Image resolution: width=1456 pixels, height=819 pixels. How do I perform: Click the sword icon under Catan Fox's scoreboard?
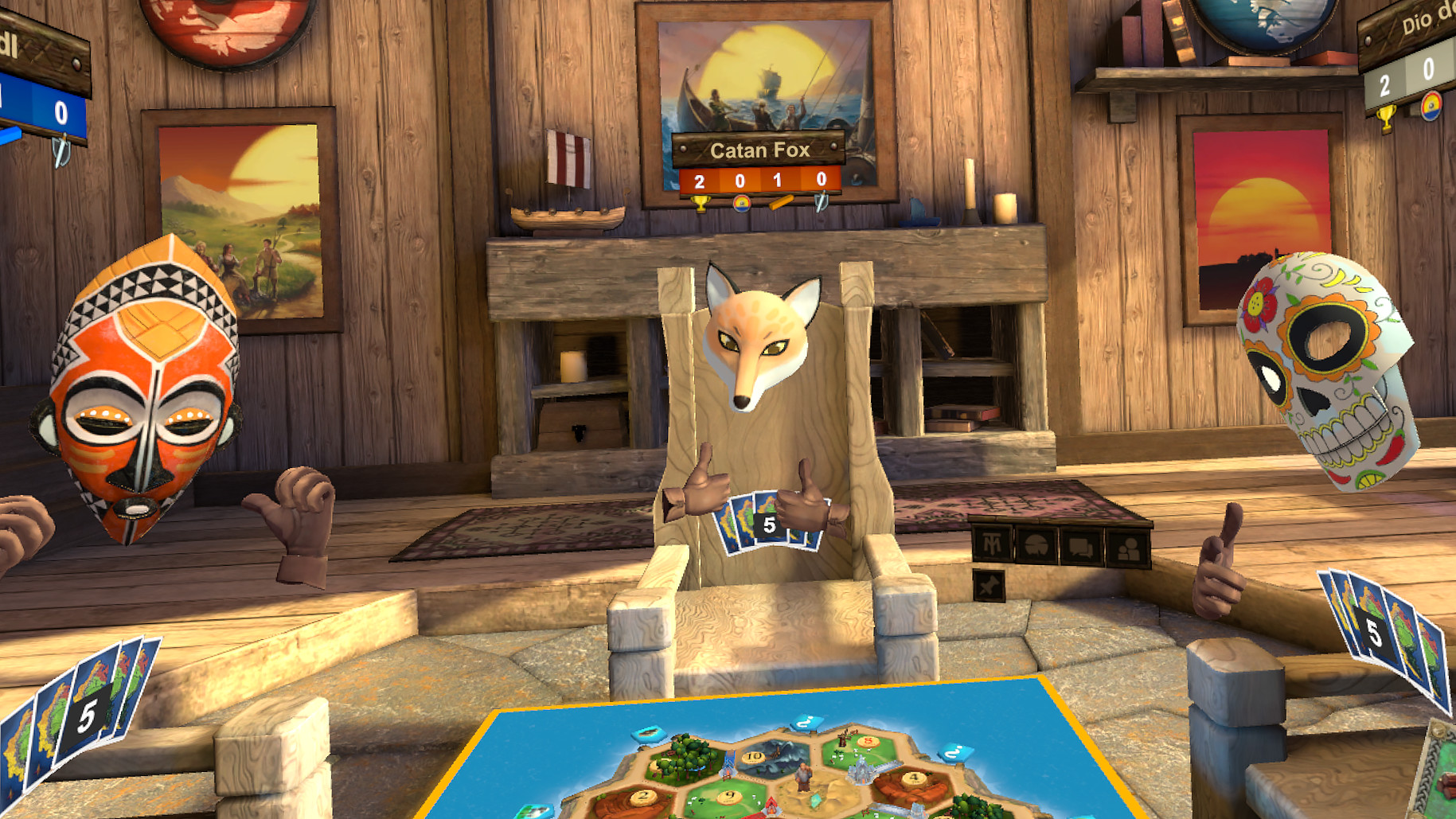821,204
